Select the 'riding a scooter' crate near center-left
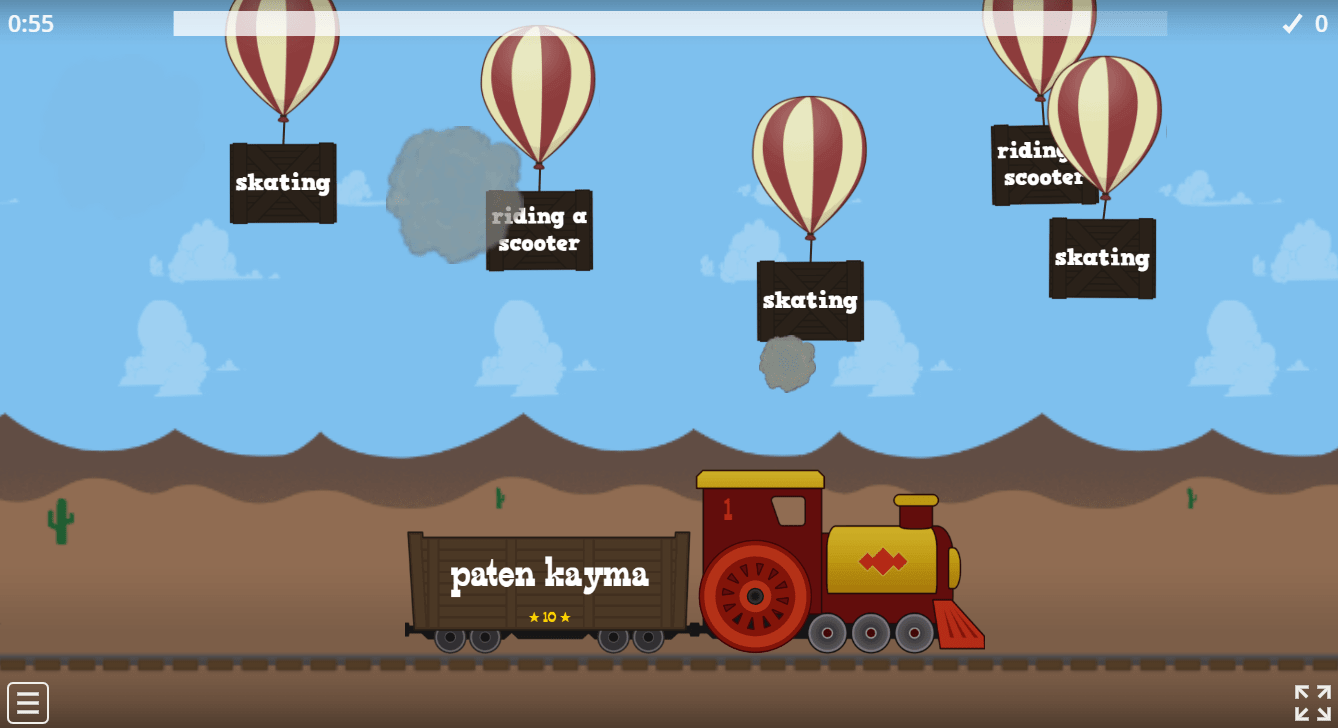Image resolution: width=1338 pixels, height=728 pixels. click(x=538, y=229)
